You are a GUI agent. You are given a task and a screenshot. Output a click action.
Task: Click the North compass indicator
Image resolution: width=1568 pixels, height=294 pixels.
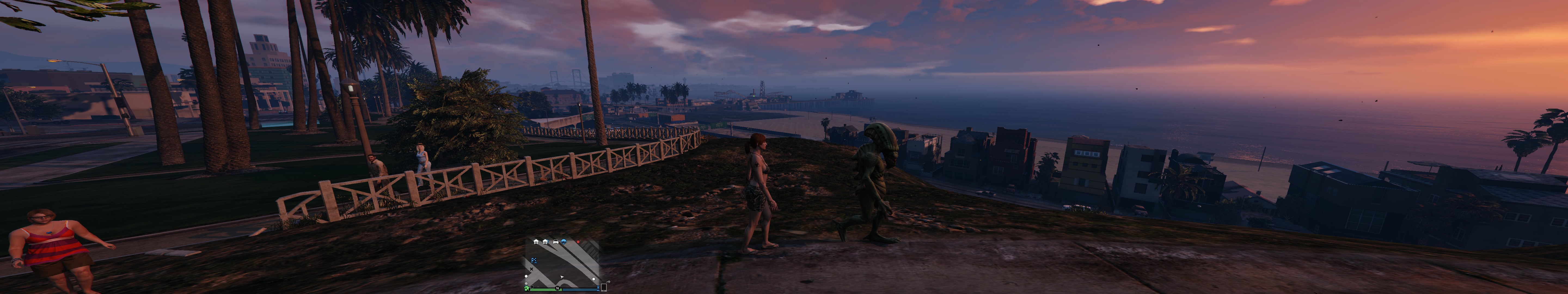[x=558, y=288]
